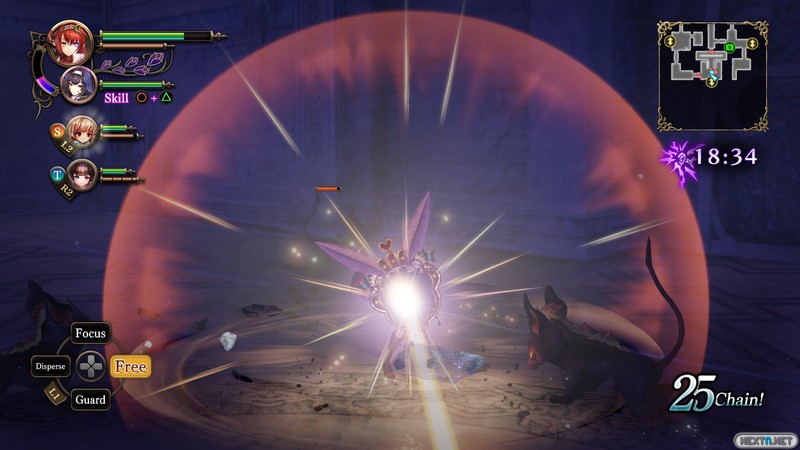Select the red-haired main character portrait

tap(73, 43)
